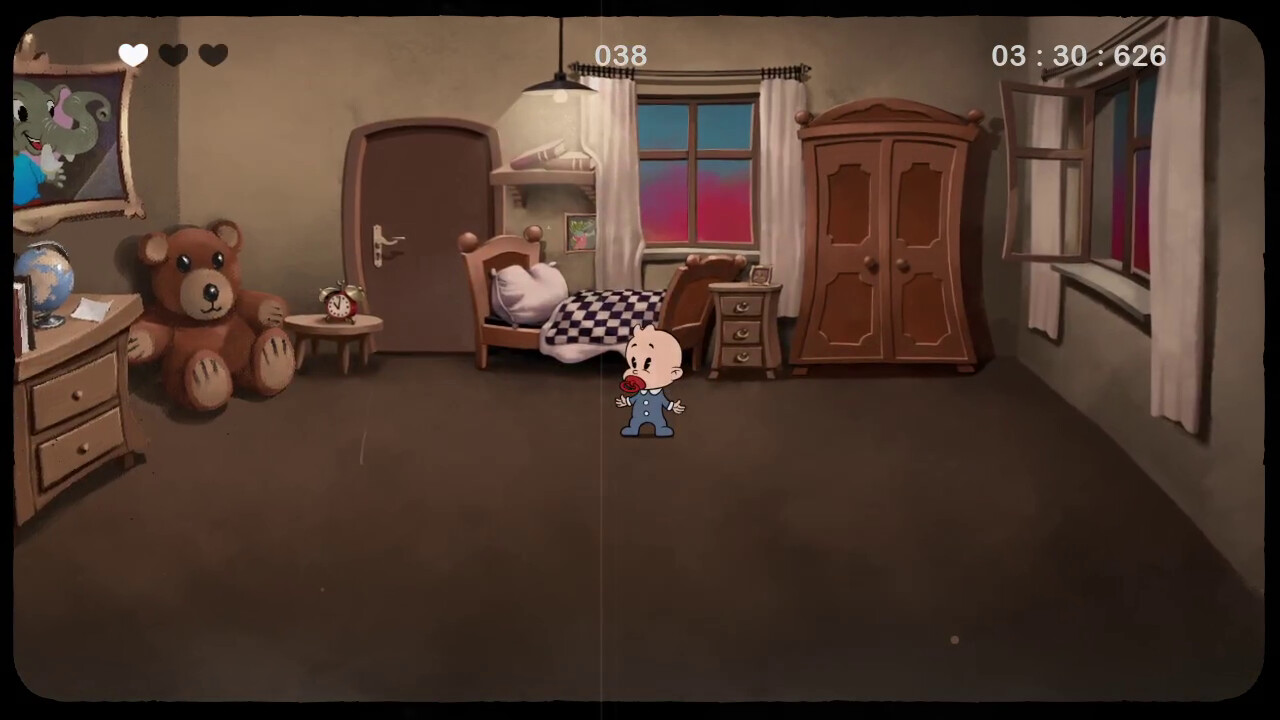Click the baby character's red pacifier

632,380
